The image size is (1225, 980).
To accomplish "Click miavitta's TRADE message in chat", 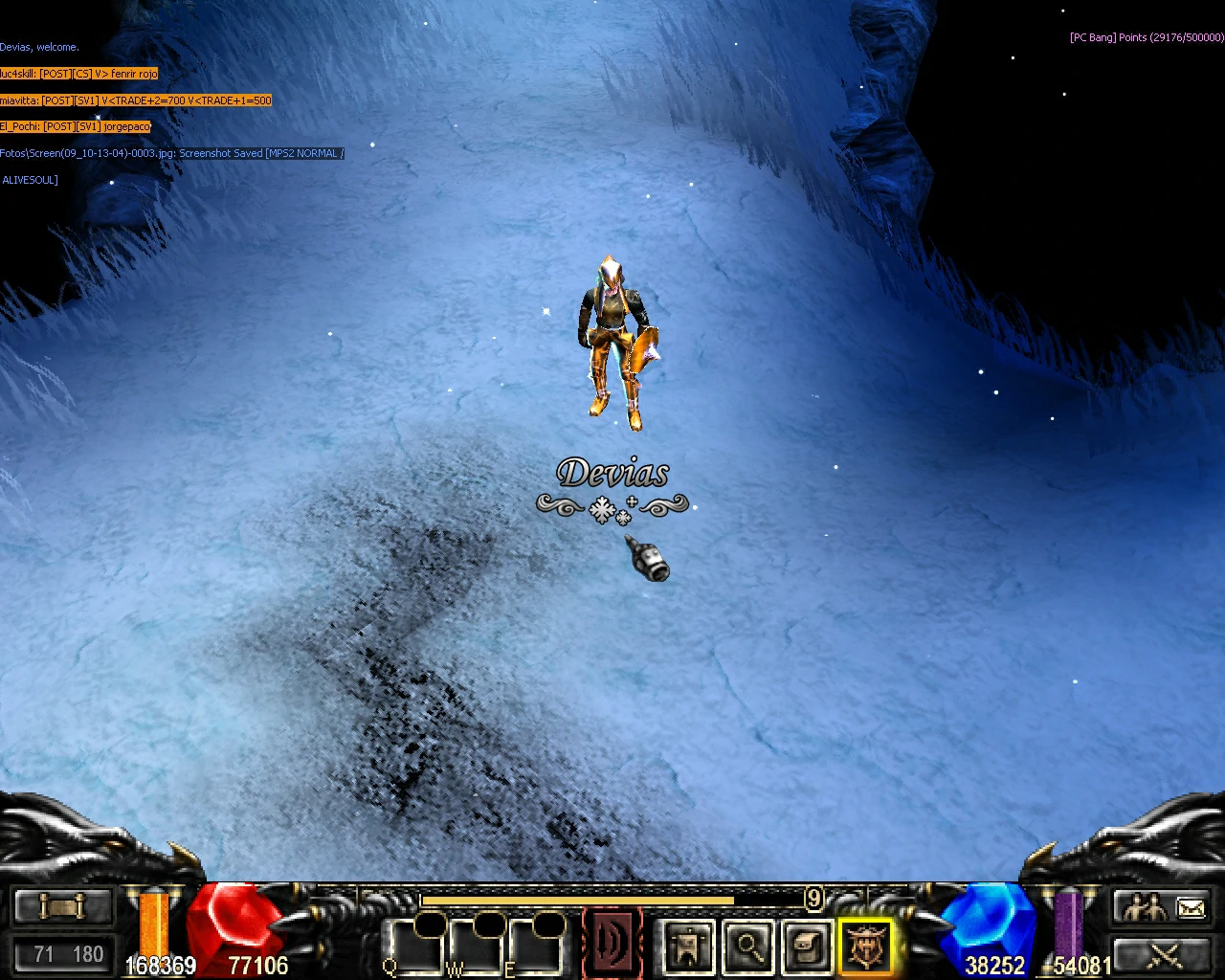I will pyautogui.click(x=135, y=100).
